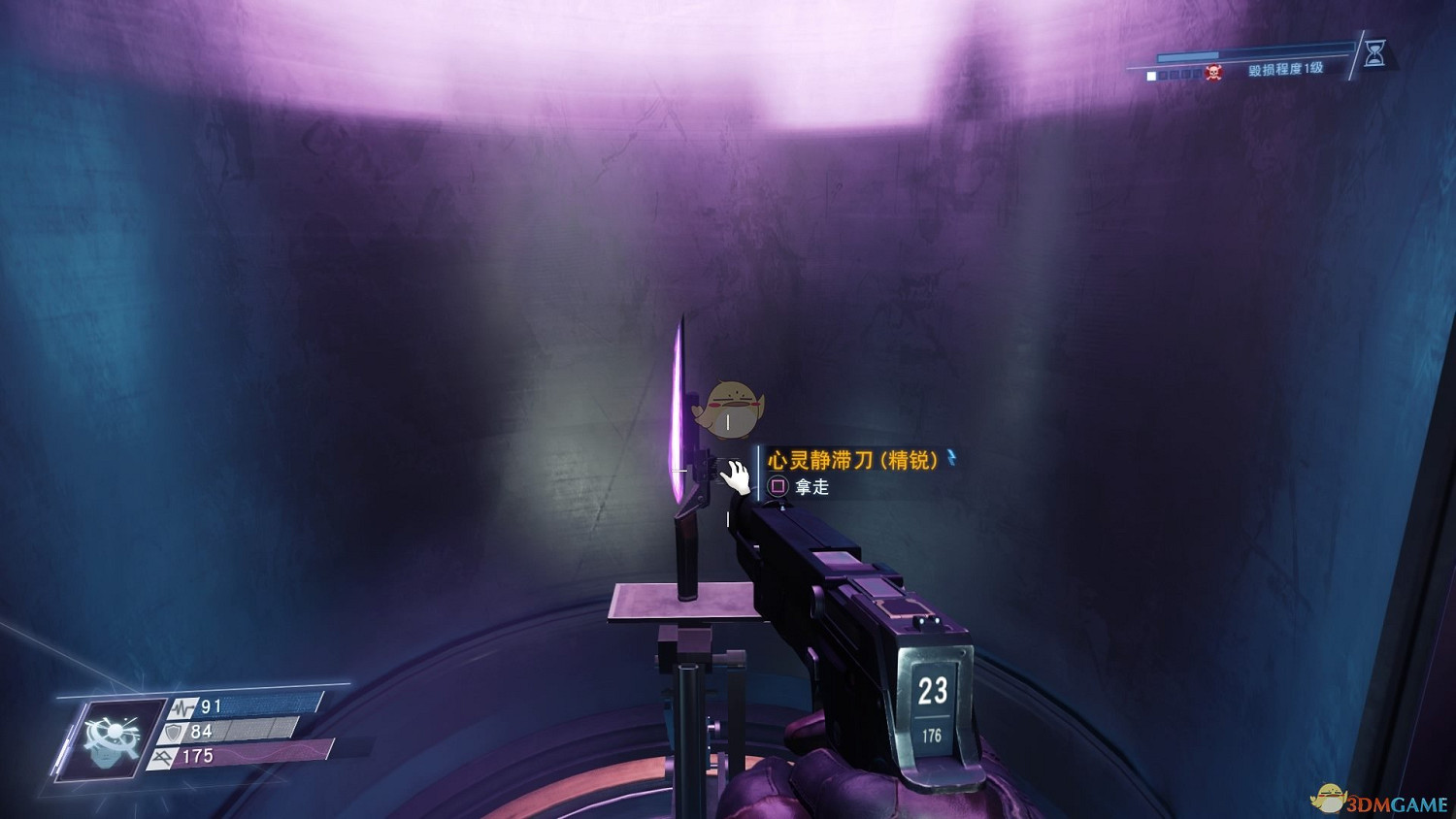Click the heartbeat health icon in the HUD
Image resolution: width=1456 pixels, height=819 pixels.
pyautogui.click(x=182, y=707)
